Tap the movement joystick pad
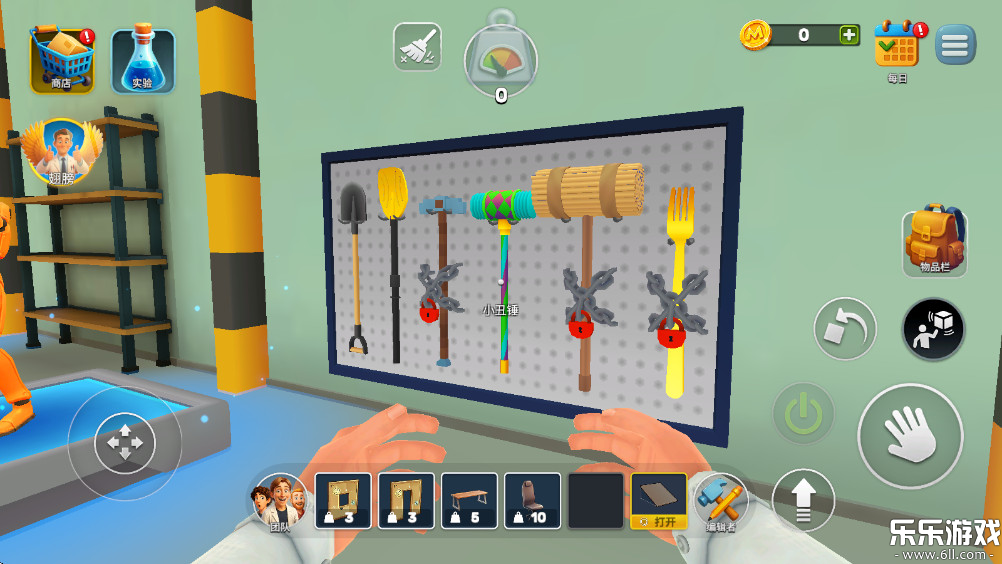This screenshot has width=1002, height=564. [x=125, y=442]
